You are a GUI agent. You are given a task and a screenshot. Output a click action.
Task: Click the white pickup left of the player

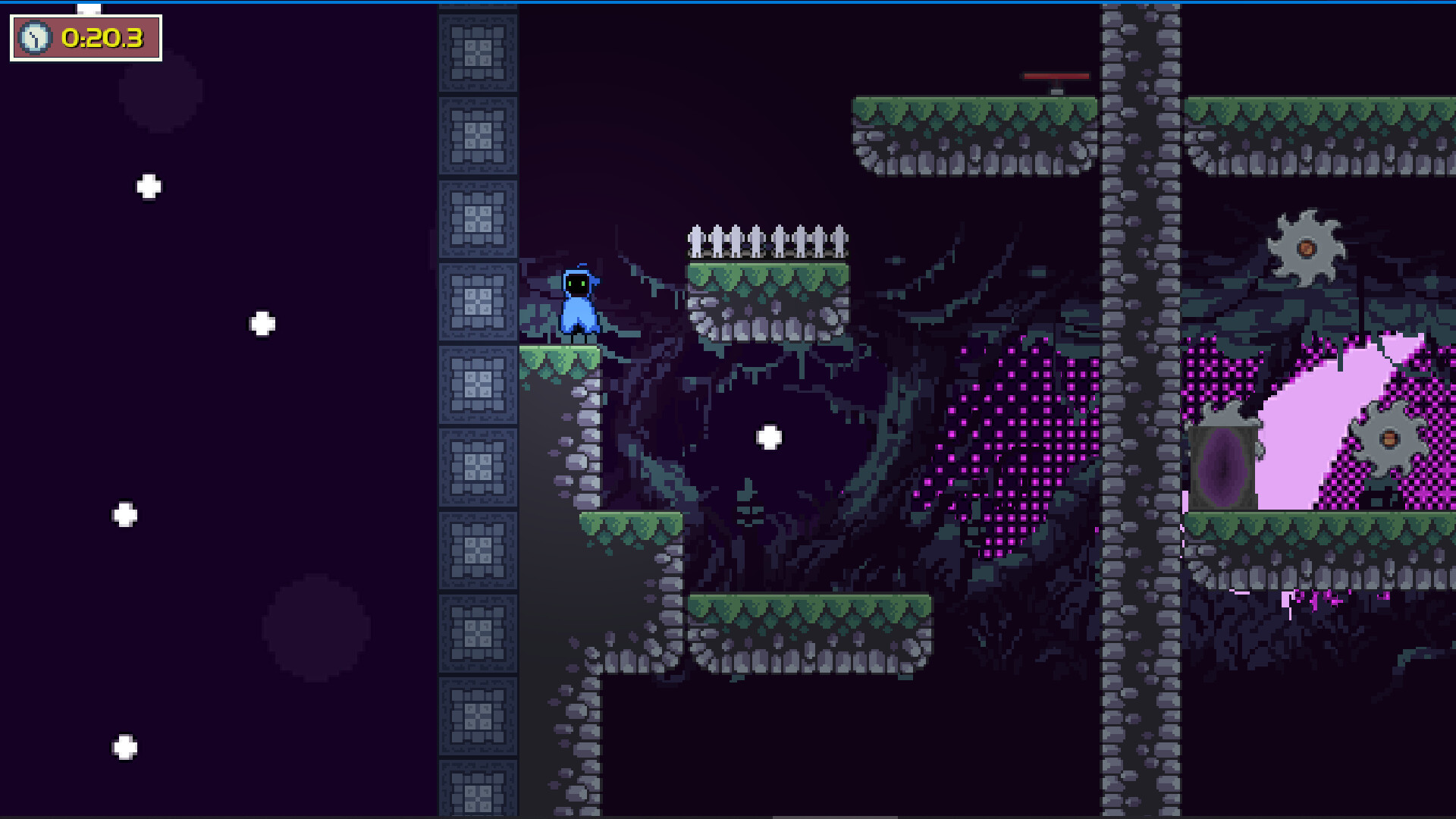pos(263,324)
